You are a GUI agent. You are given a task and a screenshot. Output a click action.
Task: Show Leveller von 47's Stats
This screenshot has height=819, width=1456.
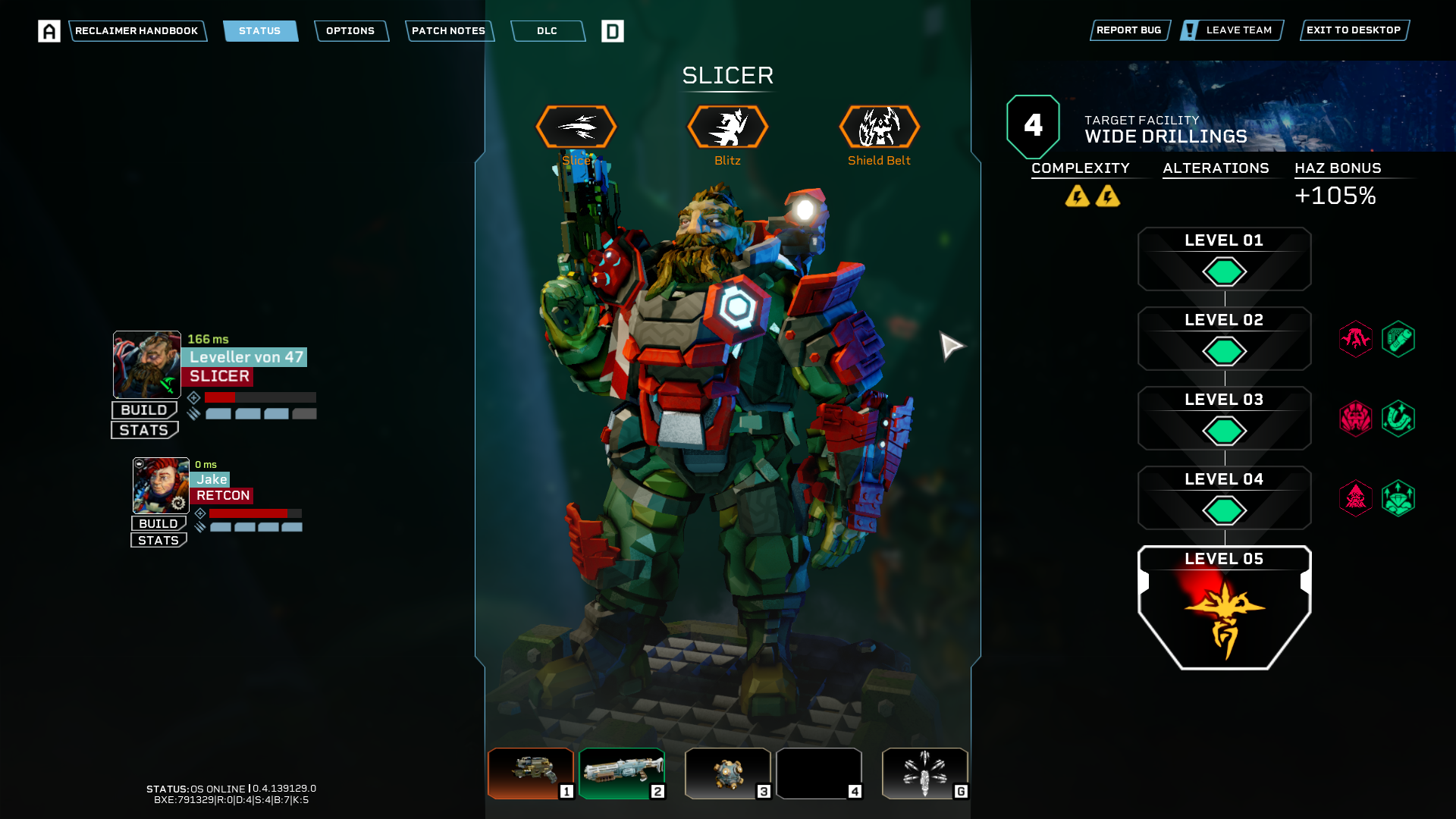pyautogui.click(x=144, y=430)
